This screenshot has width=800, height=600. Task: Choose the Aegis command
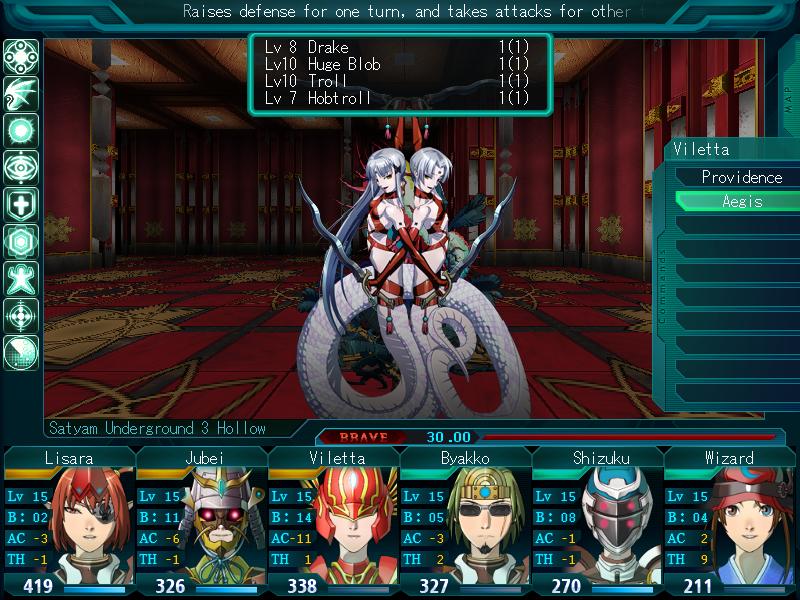[x=741, y=201]
